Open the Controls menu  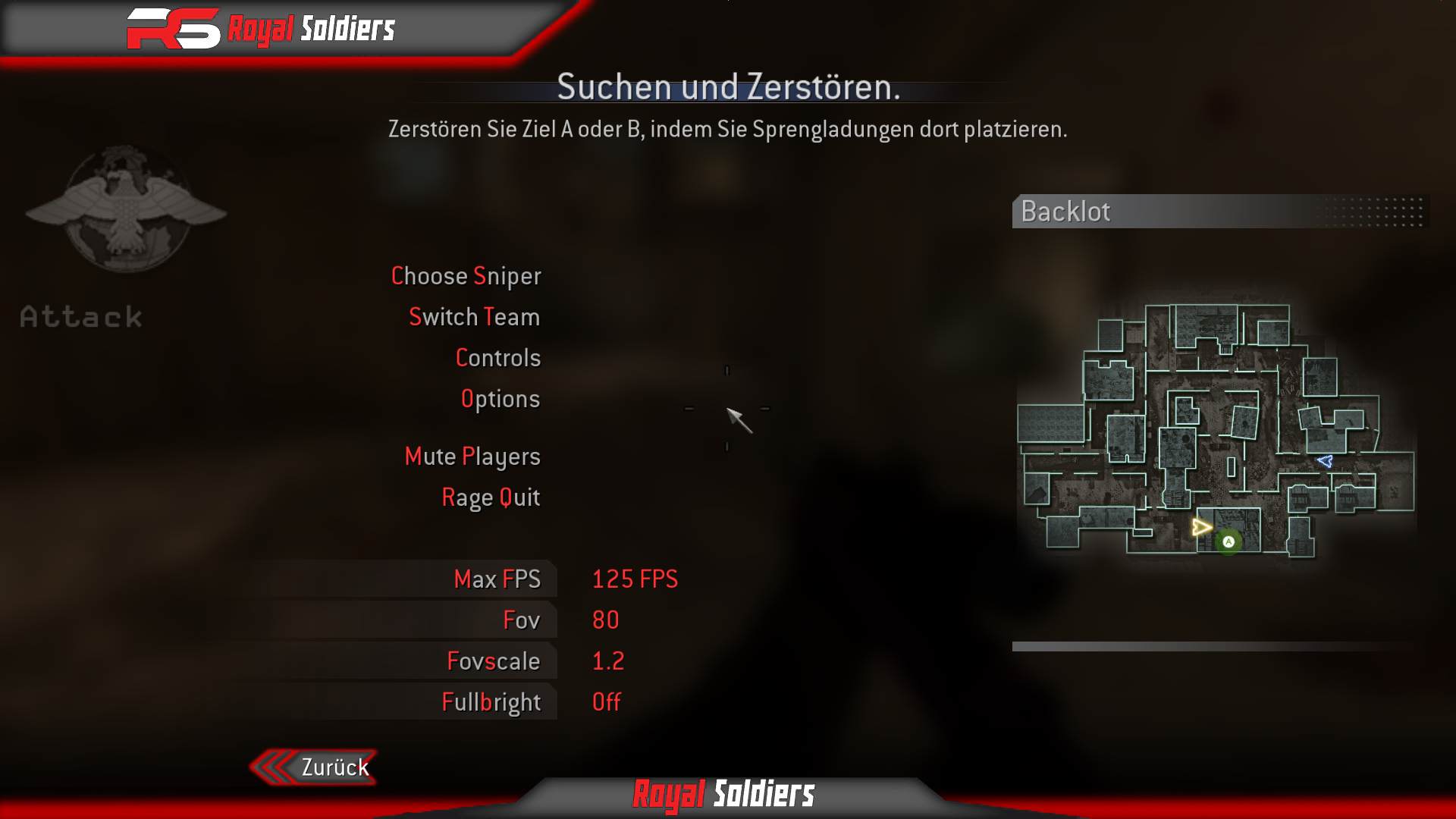498,357
